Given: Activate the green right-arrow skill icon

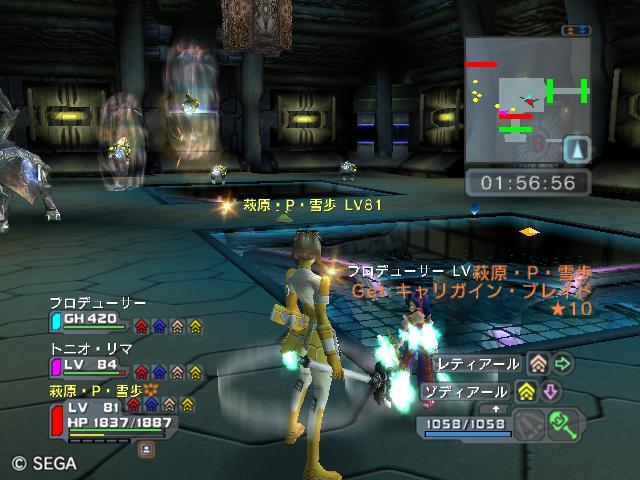Looking at the screenshot, I should tap(563, 364).
